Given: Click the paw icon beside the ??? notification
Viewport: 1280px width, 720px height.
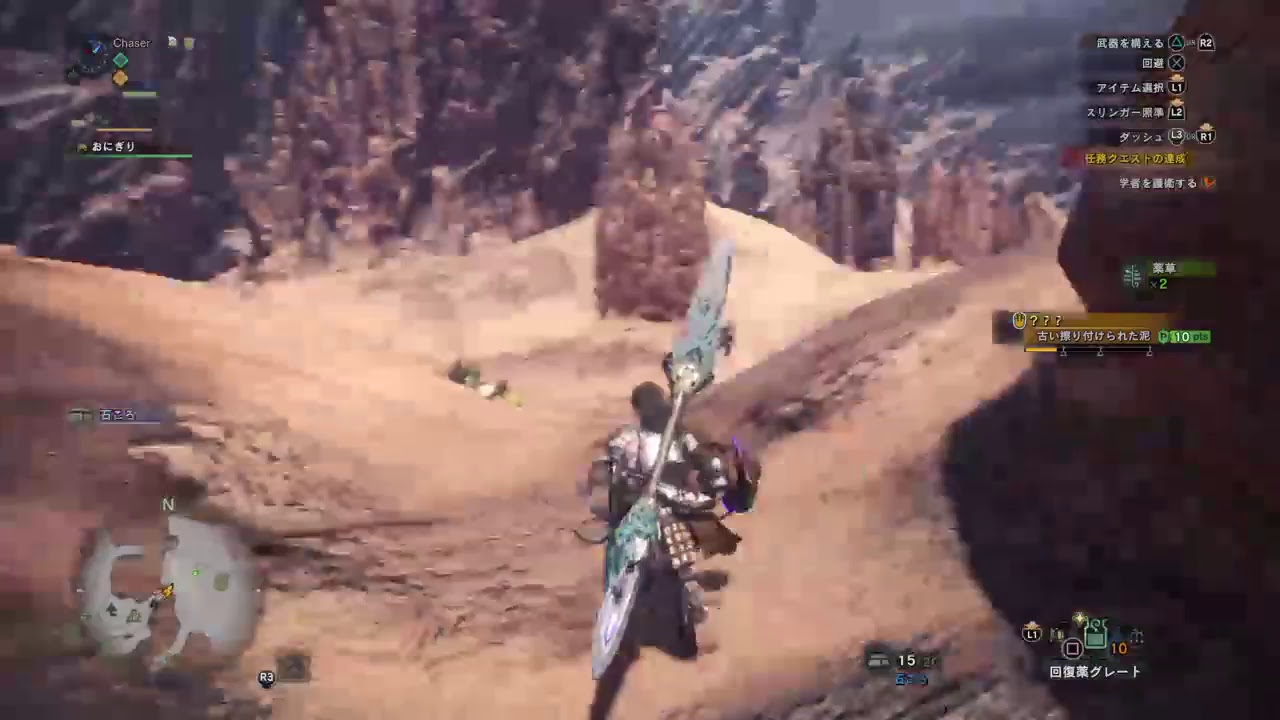Looking at the screenshot, I should pos(1020,320).
